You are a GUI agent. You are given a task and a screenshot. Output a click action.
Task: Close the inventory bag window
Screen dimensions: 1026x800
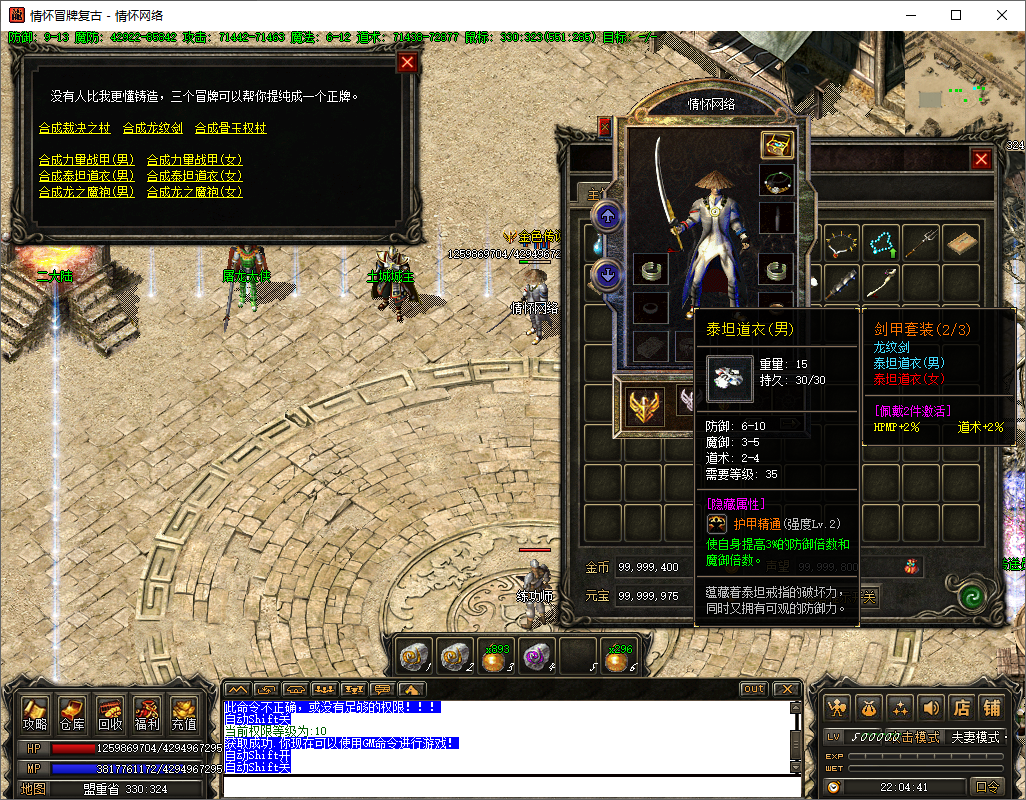pyautogui.click(x=981, y=159)
